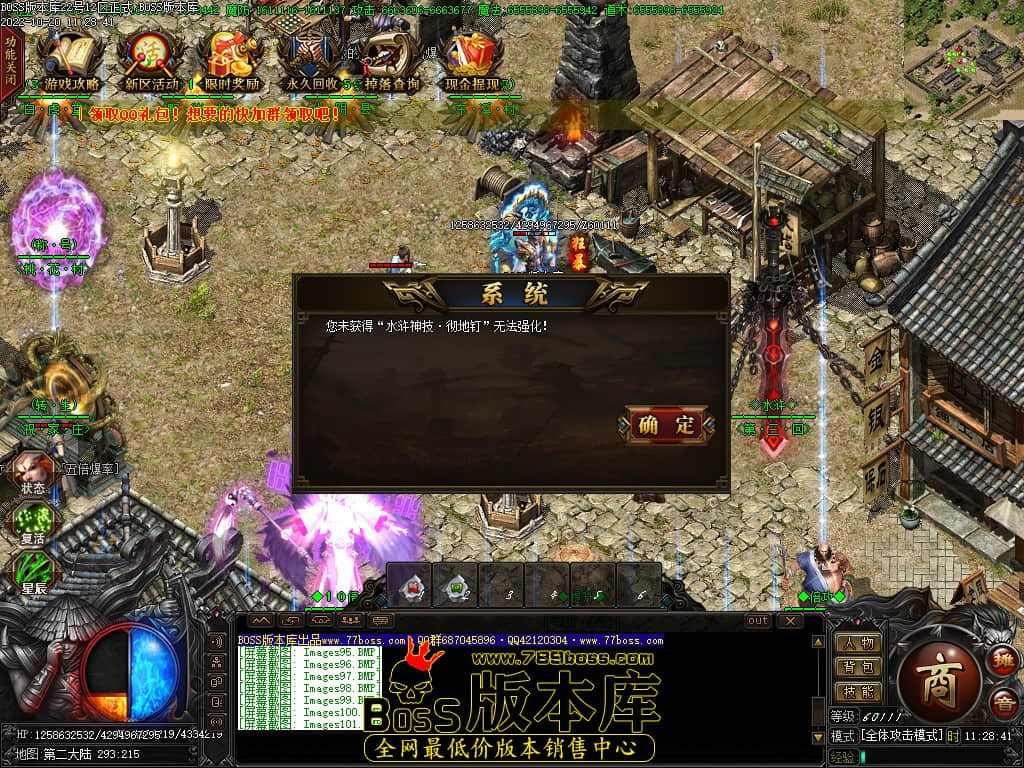Open the 背包 bag
This screenshot has height=768, width=1024.
click(x=857, y=667)
